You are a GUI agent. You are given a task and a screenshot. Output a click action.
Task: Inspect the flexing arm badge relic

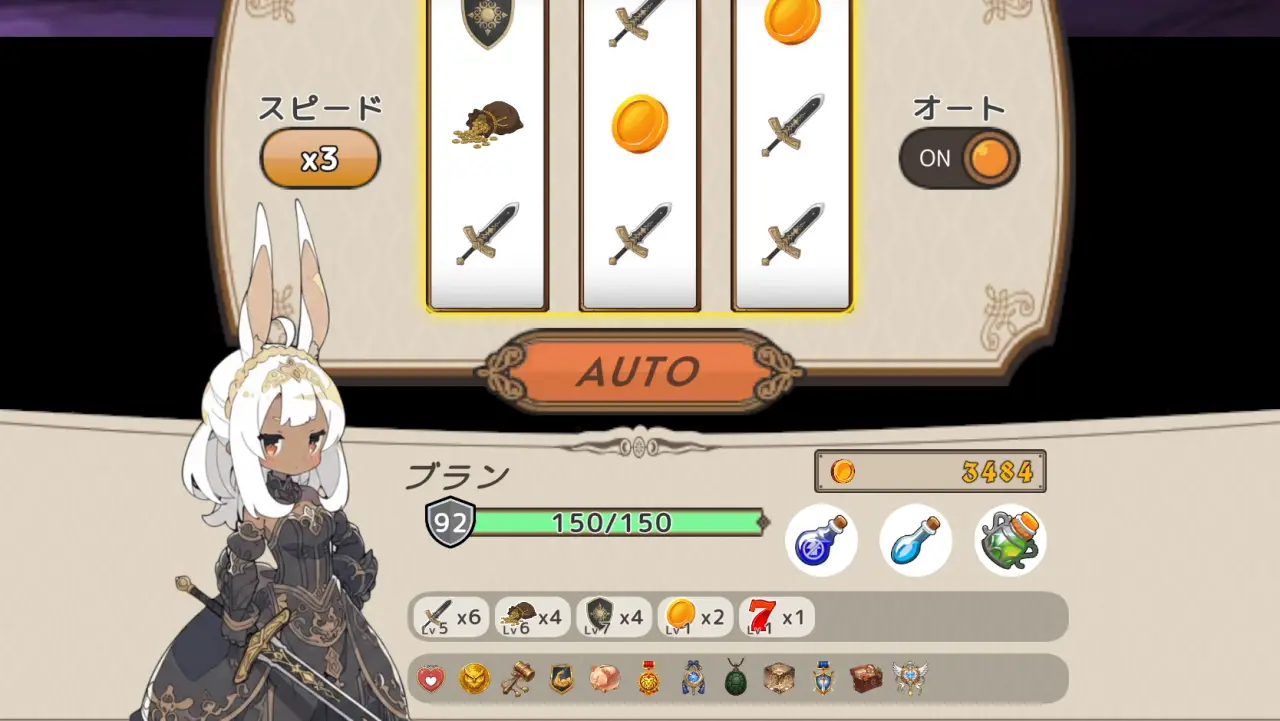(561, 679)
